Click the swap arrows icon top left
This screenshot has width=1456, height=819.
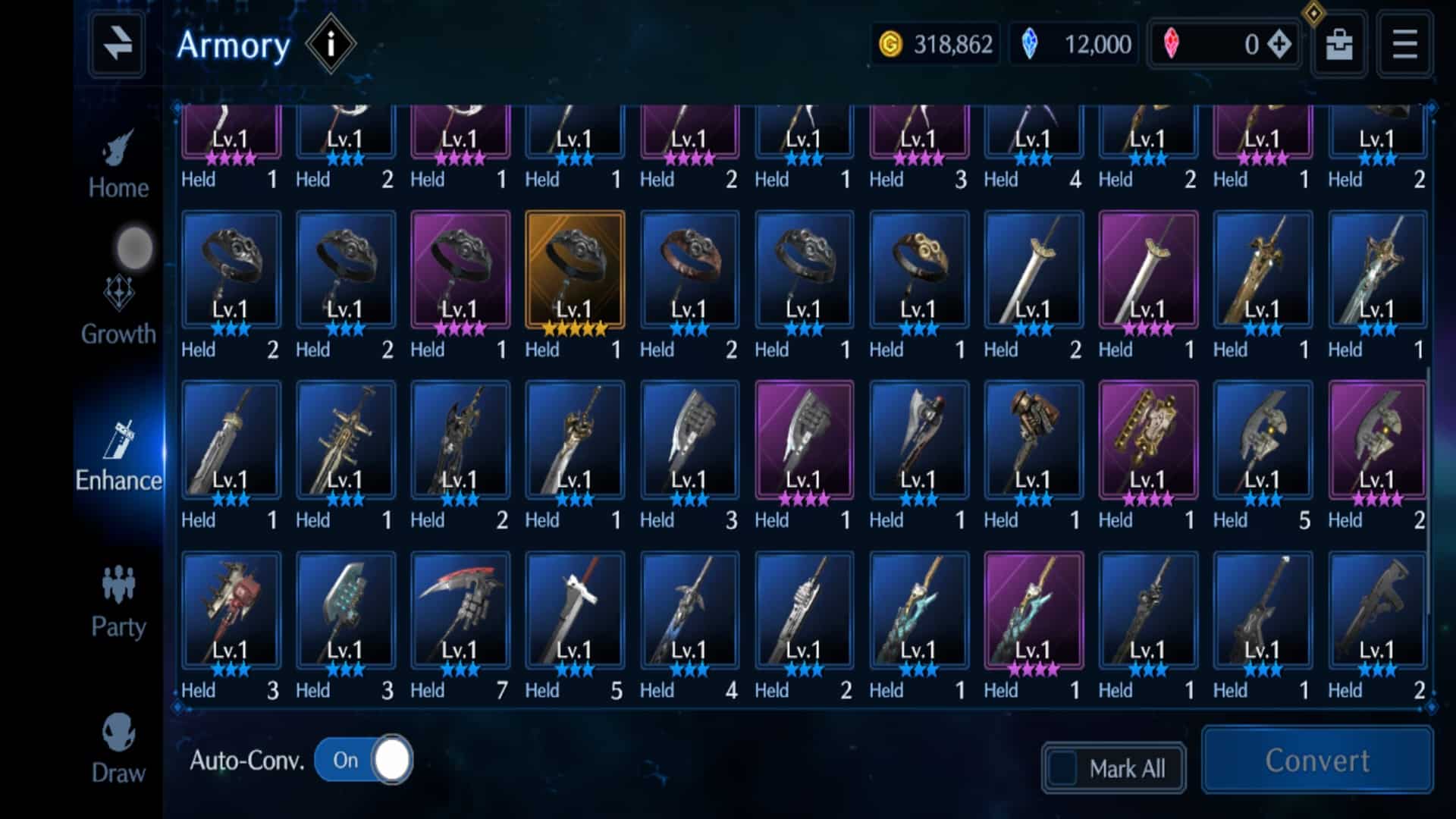click(117, 43)
